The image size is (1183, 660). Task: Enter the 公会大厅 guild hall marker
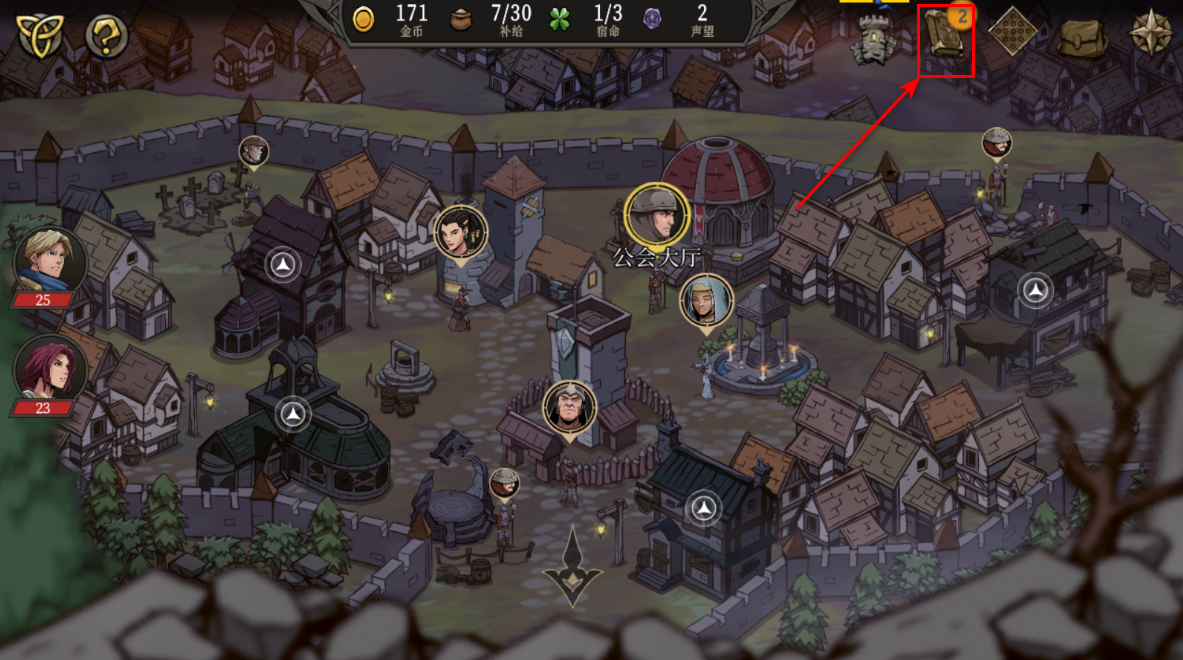point(657,215)
